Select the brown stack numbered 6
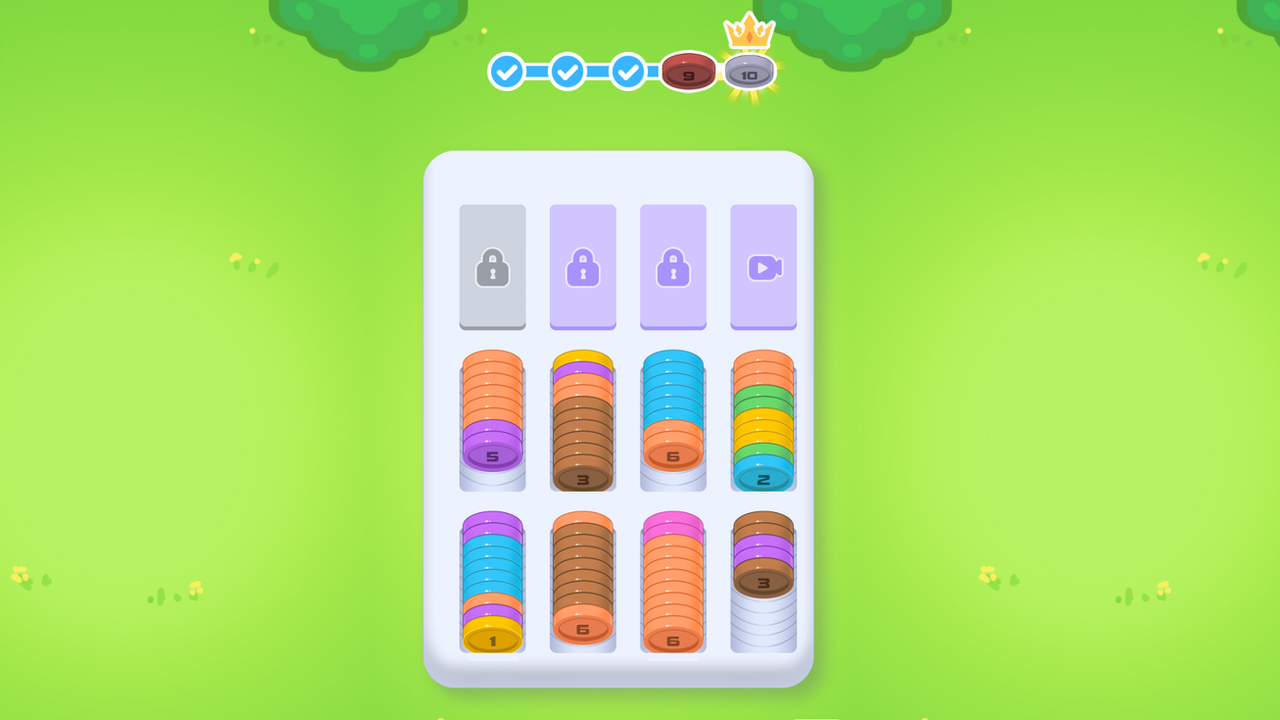The width and height of the screenshot is (1280, 720). pos(583,580)
